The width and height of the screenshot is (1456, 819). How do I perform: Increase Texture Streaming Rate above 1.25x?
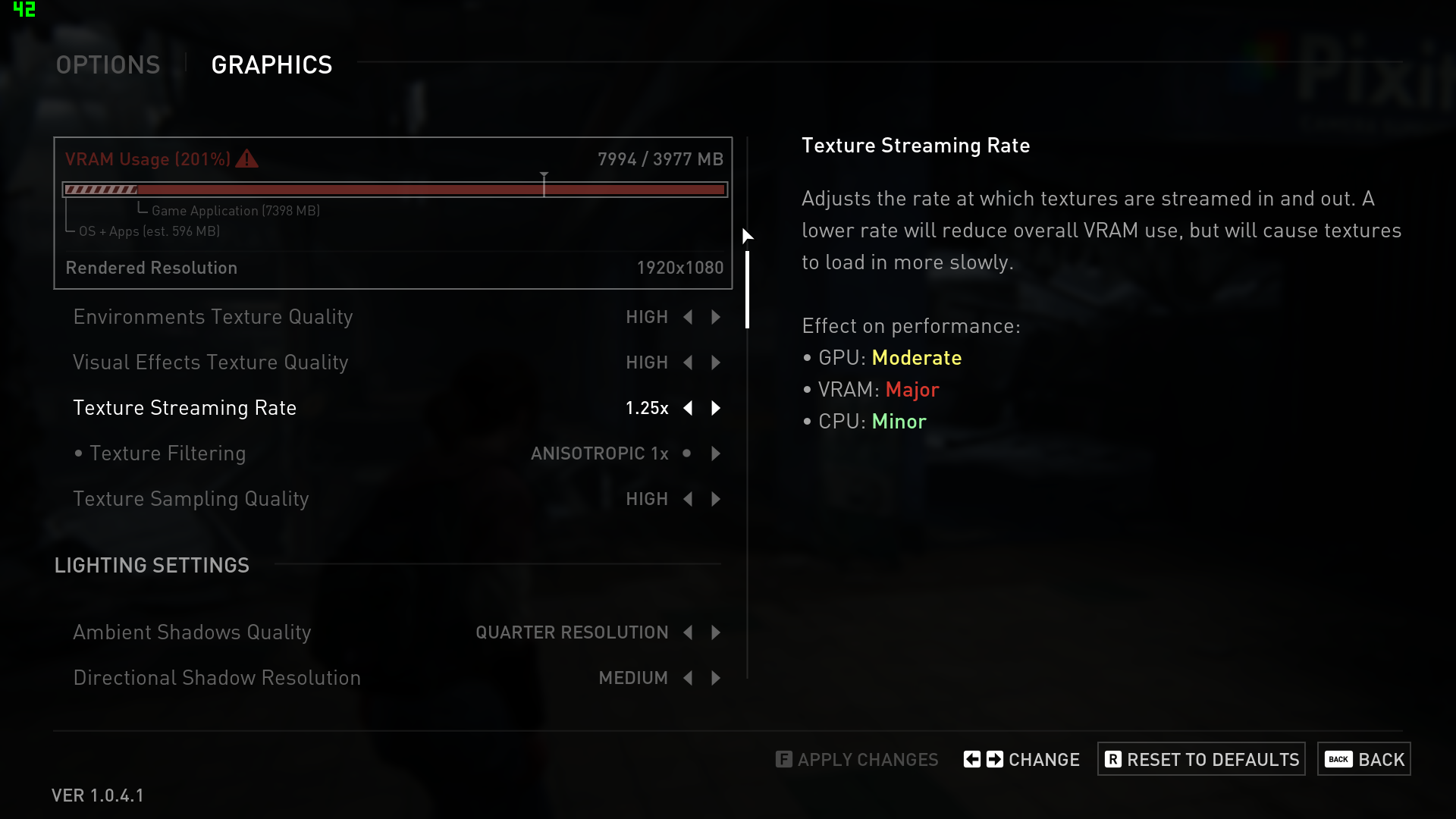click(x=716, y=408)
